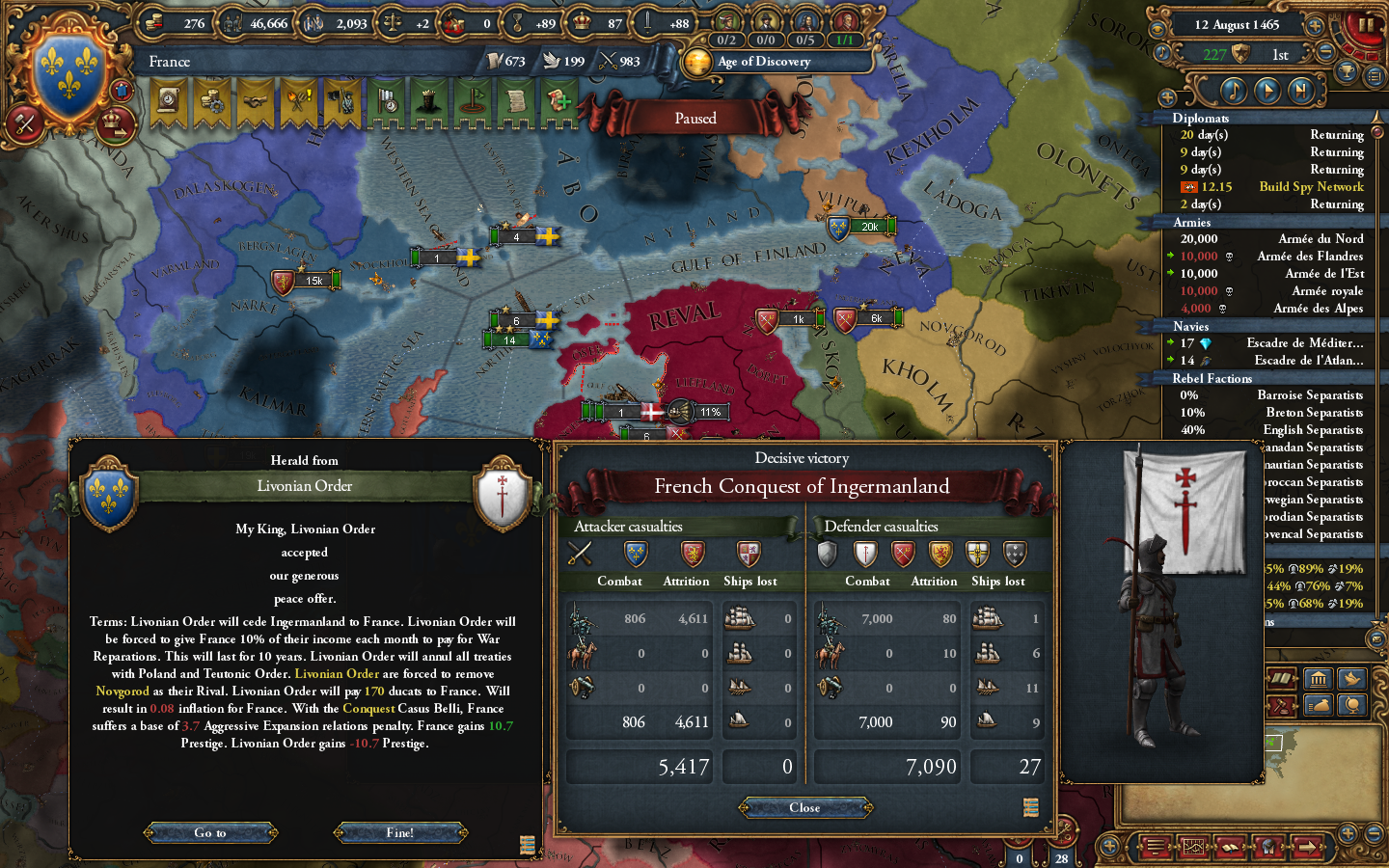The height and width of the screenshot is (868, 1389).
Task: Skip to the next music track
Action: [1300, 90]
